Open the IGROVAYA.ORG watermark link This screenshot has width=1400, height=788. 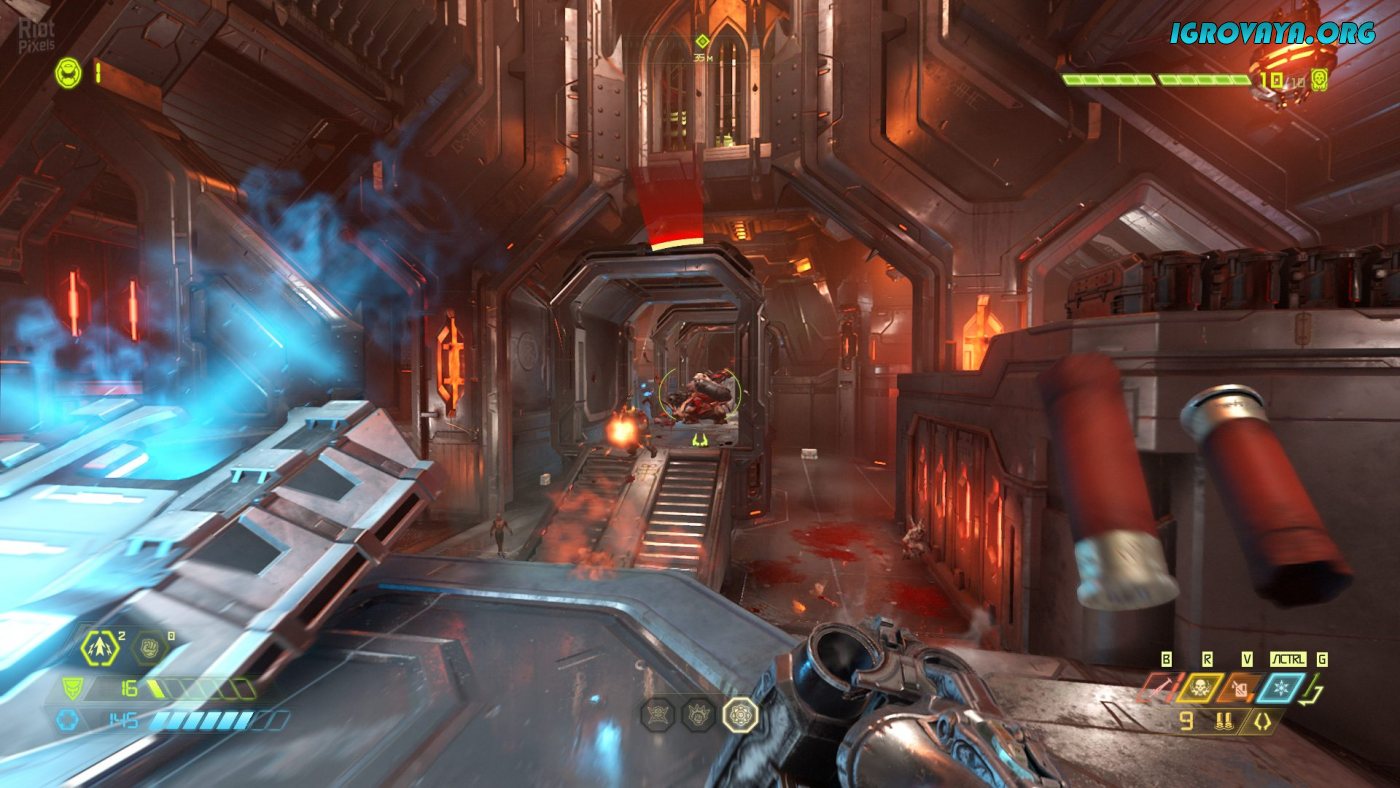[1273, 32]
